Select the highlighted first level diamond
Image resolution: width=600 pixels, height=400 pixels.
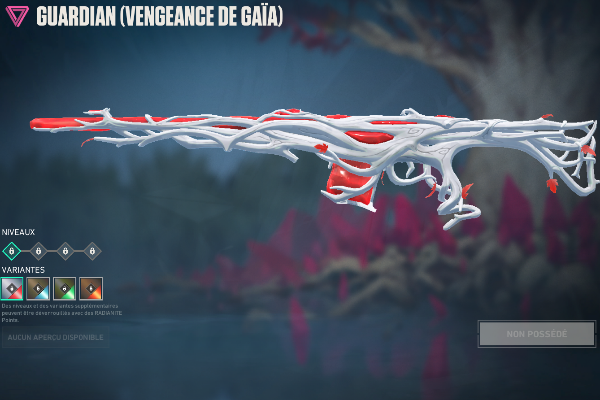[11, 251]
